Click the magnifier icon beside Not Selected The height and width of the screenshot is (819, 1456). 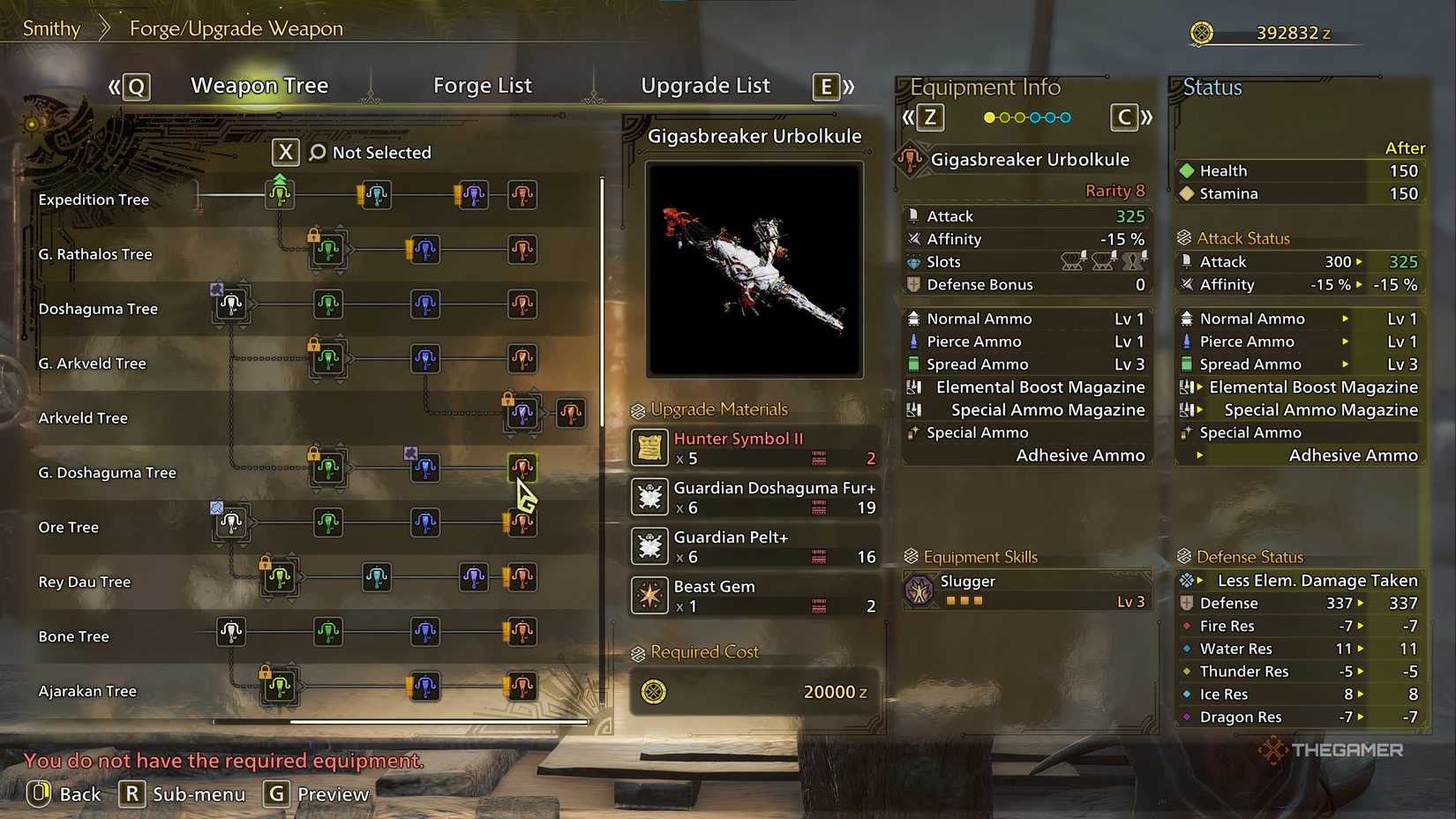coord(315,152)
